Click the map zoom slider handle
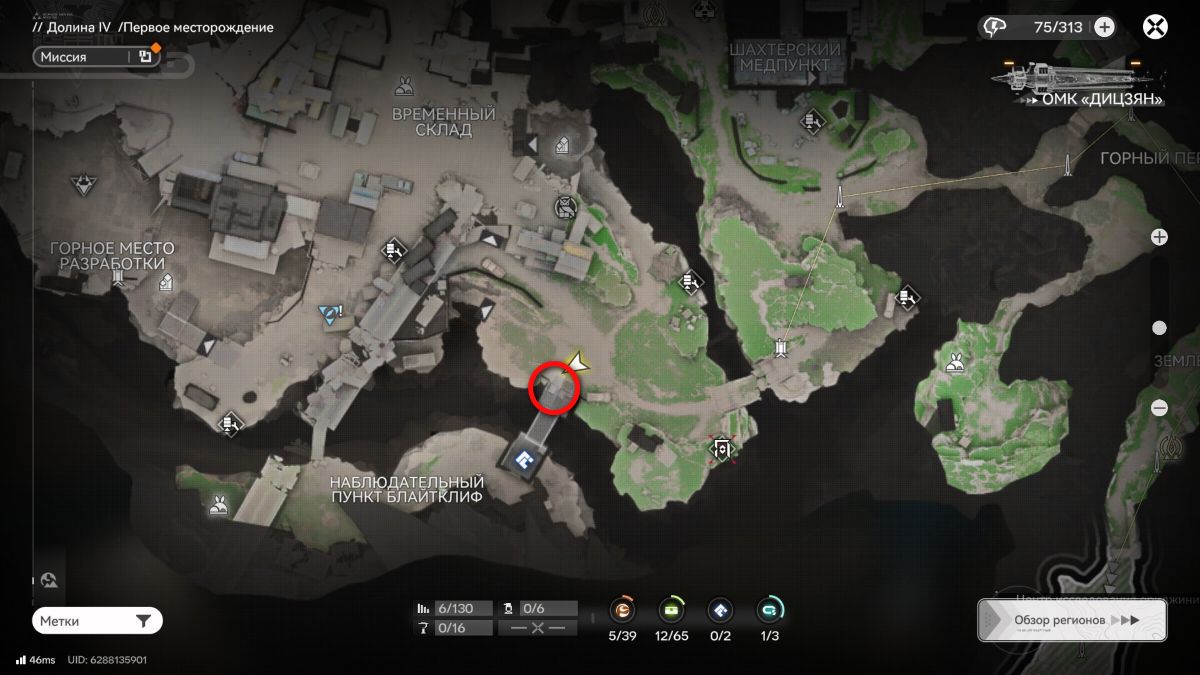This screenshot has width=1200, height=675. pos(1159,328)
